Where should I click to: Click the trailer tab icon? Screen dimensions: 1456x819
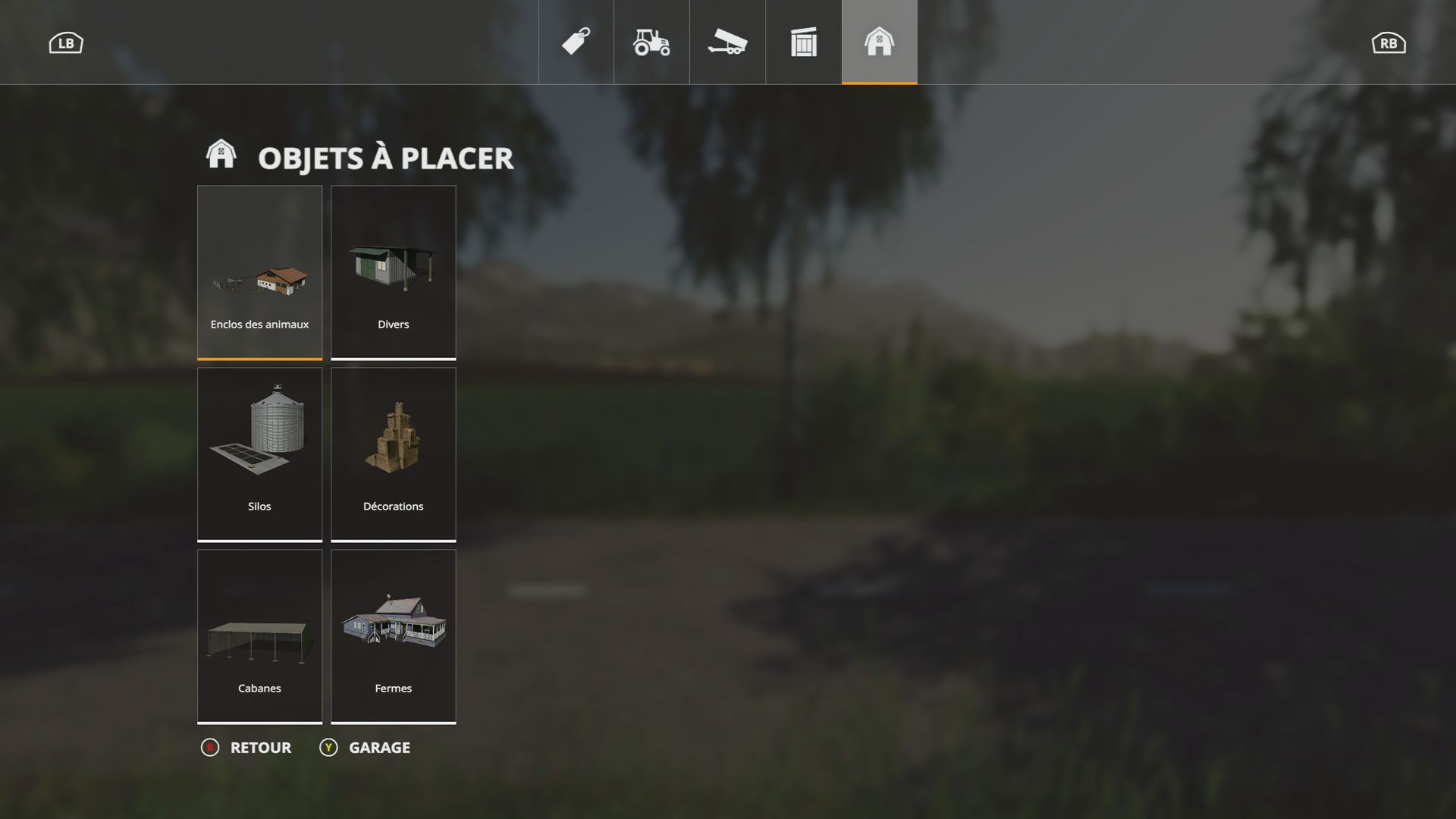click(726, 43)
